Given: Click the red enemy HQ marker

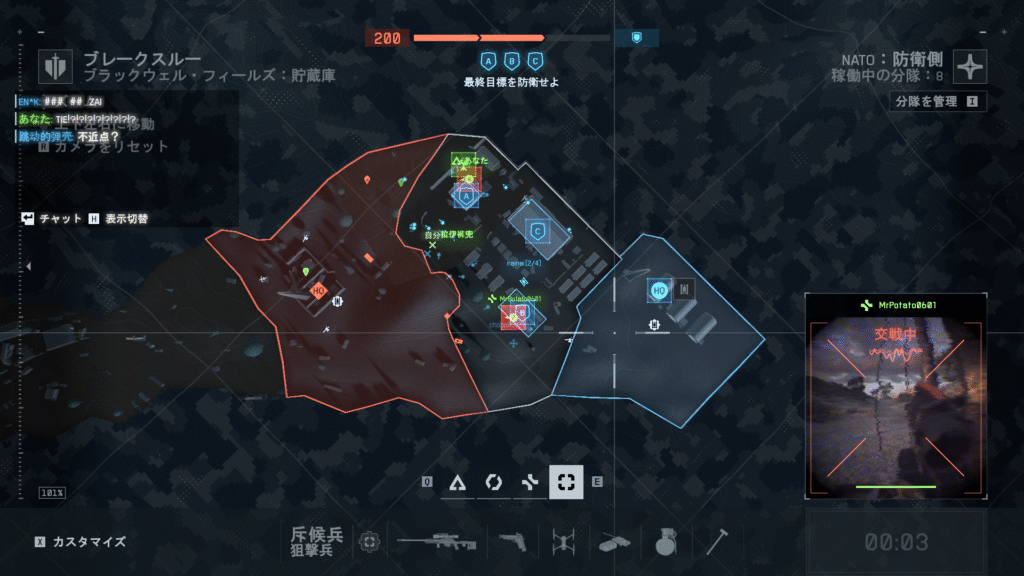Looking at the screenshot, I should 319,290.
